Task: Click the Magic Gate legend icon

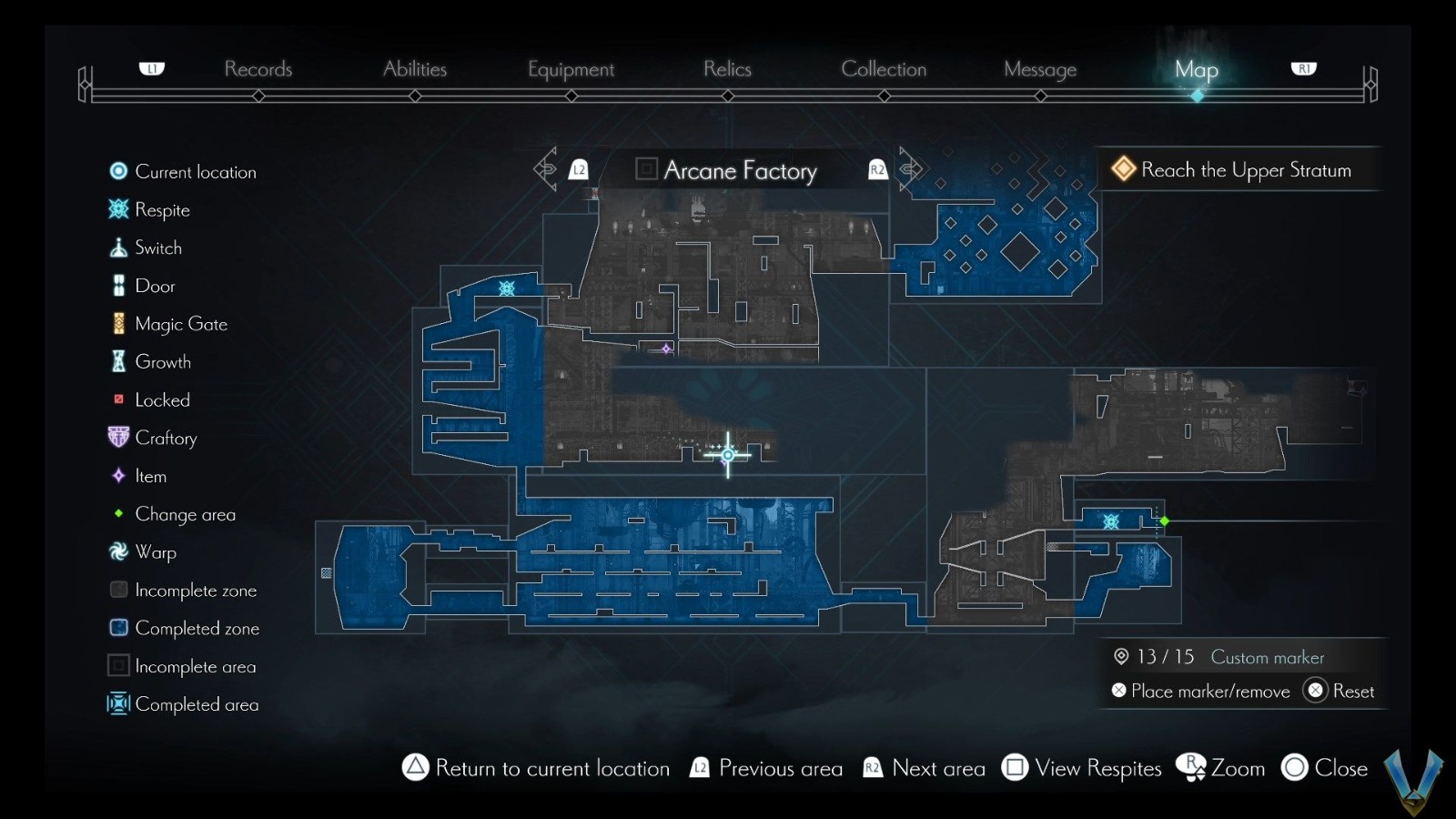Action: click(117, 323)
